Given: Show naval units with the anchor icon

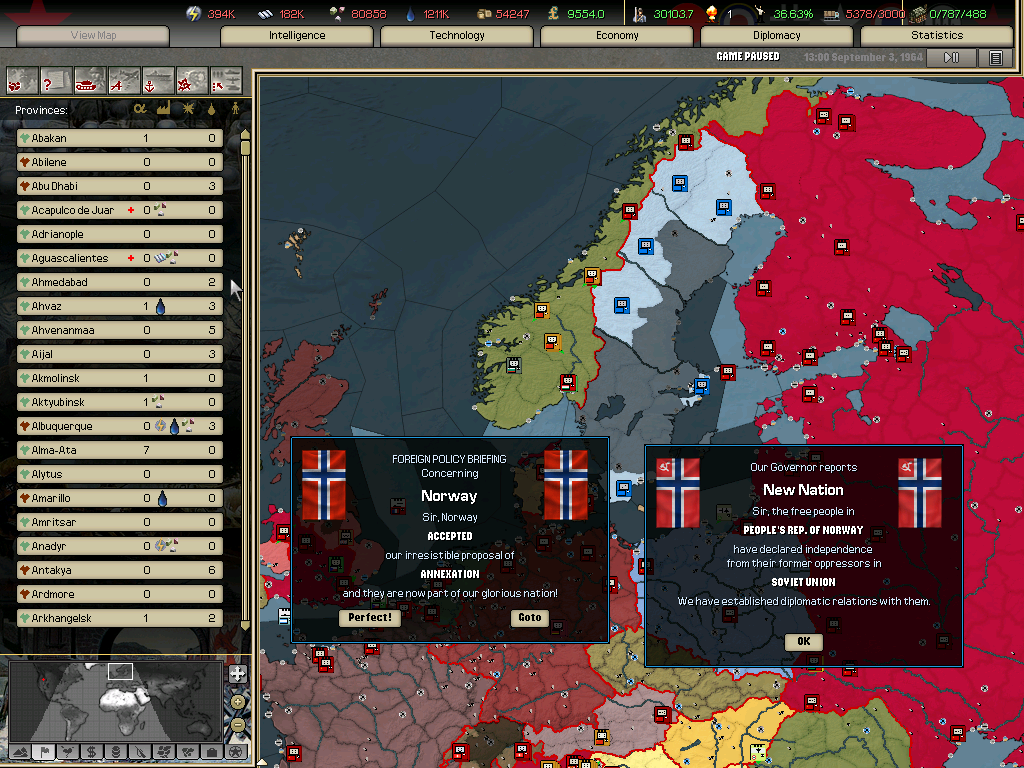Looking at the screenshot, I should click(158, 80).
